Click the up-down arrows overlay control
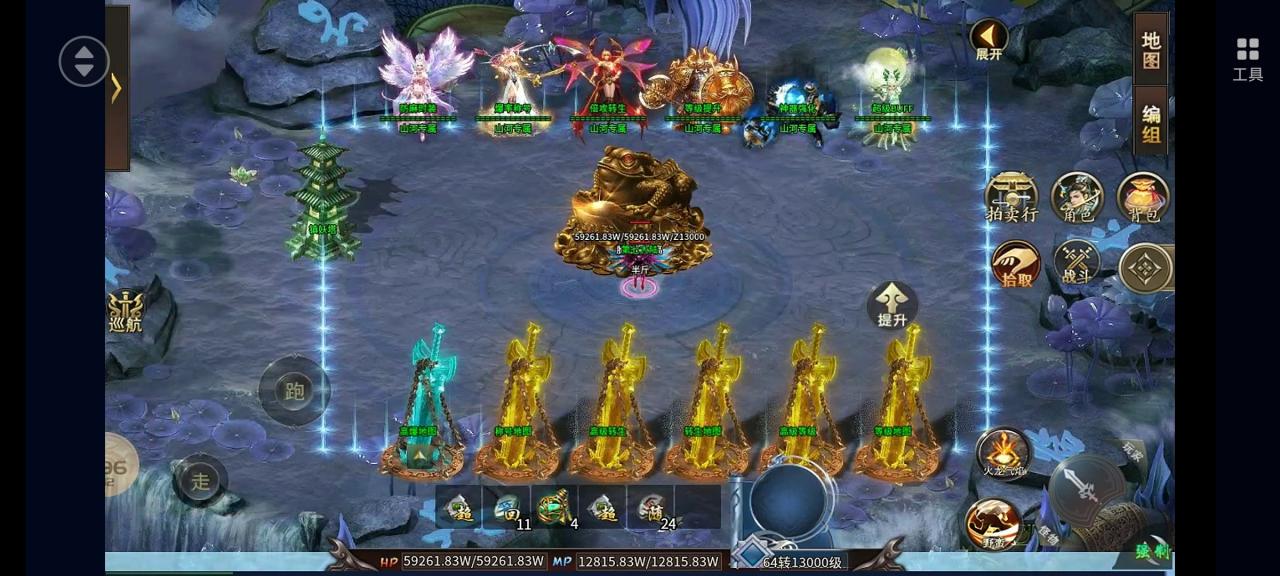 pos(84,61)
